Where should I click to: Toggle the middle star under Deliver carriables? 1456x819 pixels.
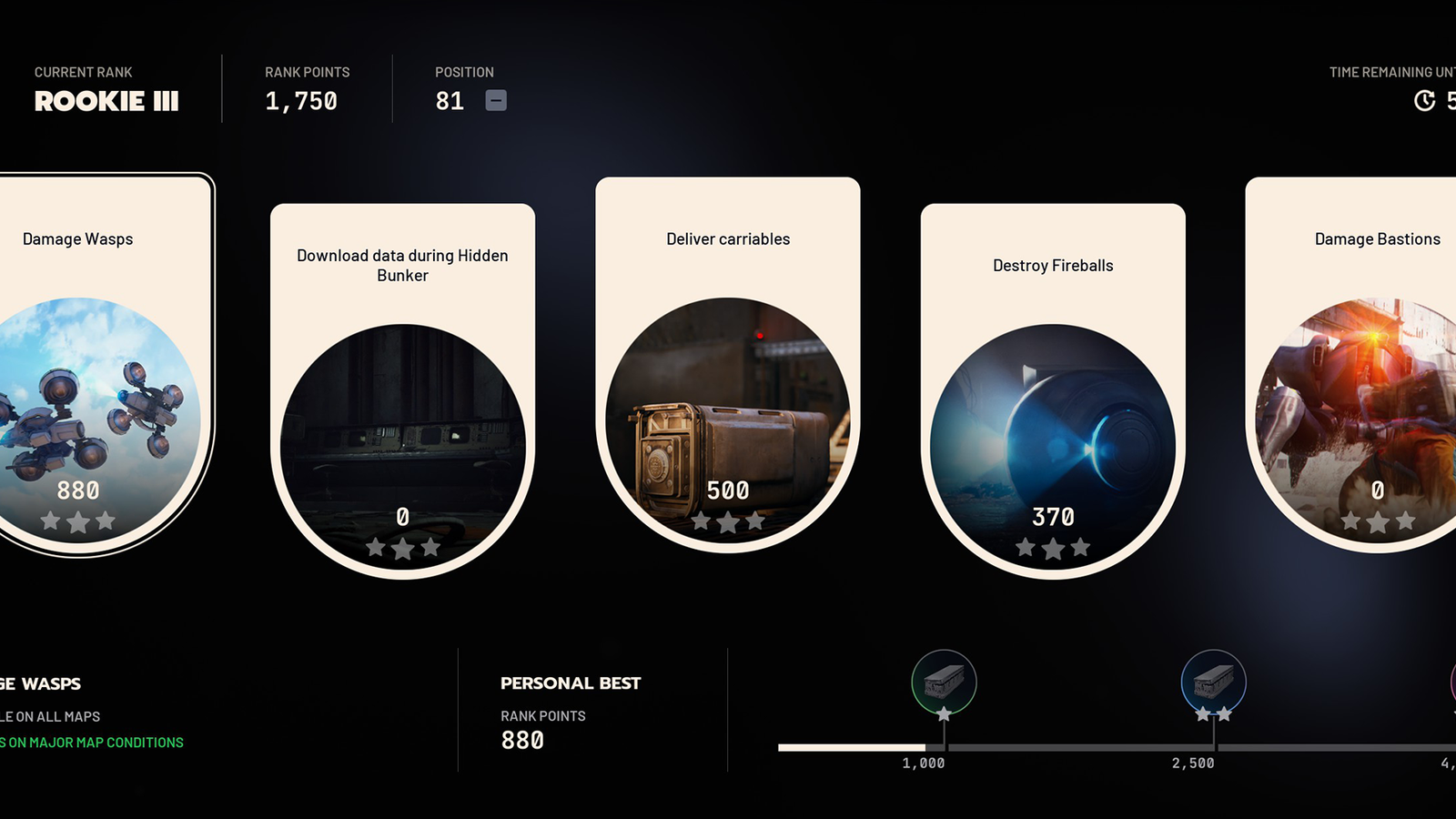tap(728, 523)
